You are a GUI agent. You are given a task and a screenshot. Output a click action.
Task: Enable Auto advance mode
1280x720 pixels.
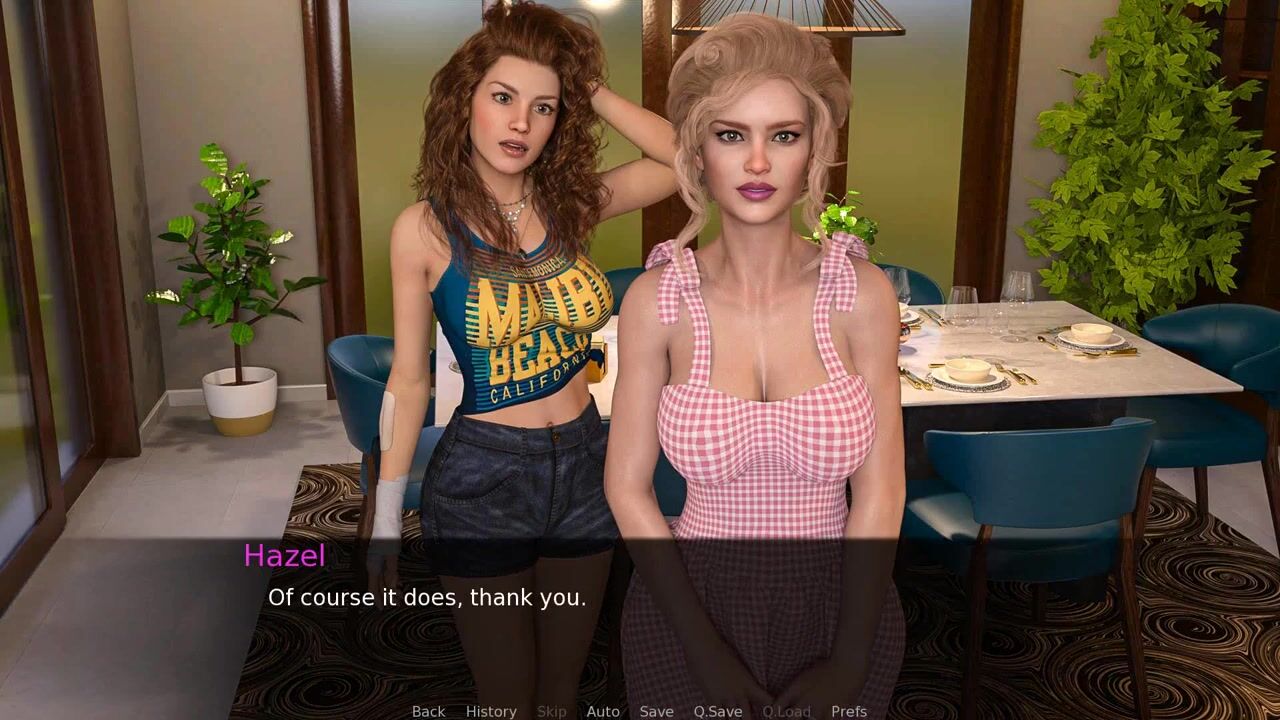(602, 711)
